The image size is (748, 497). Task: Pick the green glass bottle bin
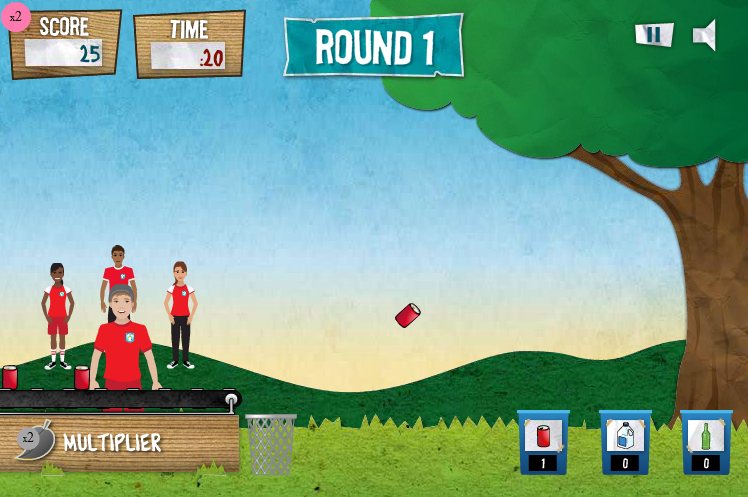(706, 441)
